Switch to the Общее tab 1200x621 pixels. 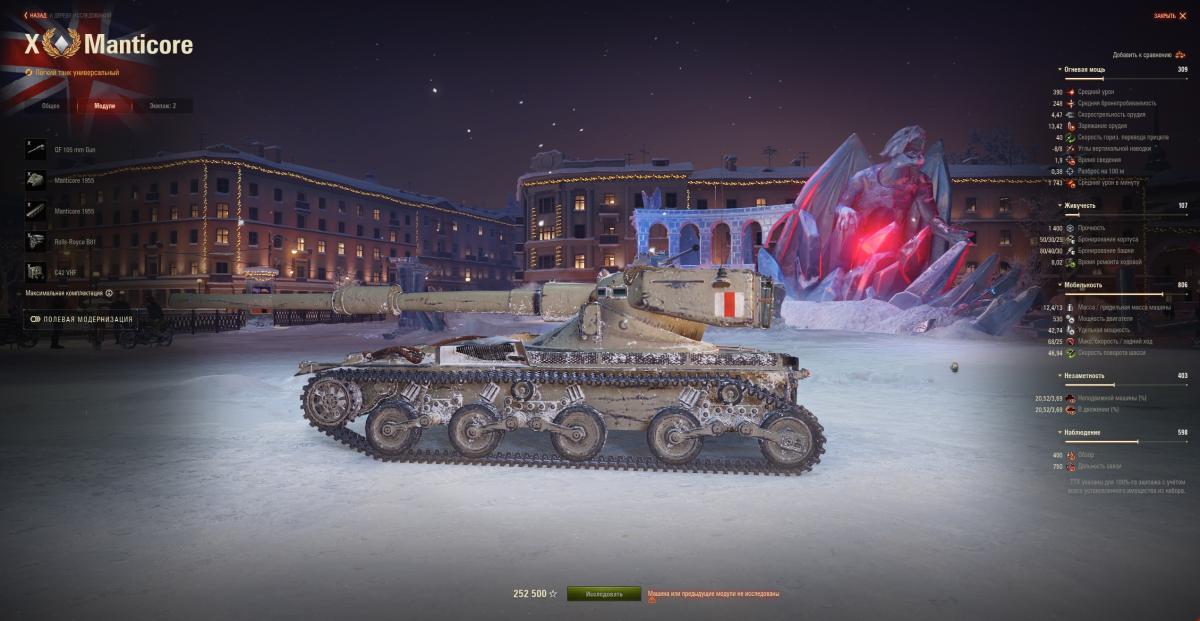tap(50, 105)
